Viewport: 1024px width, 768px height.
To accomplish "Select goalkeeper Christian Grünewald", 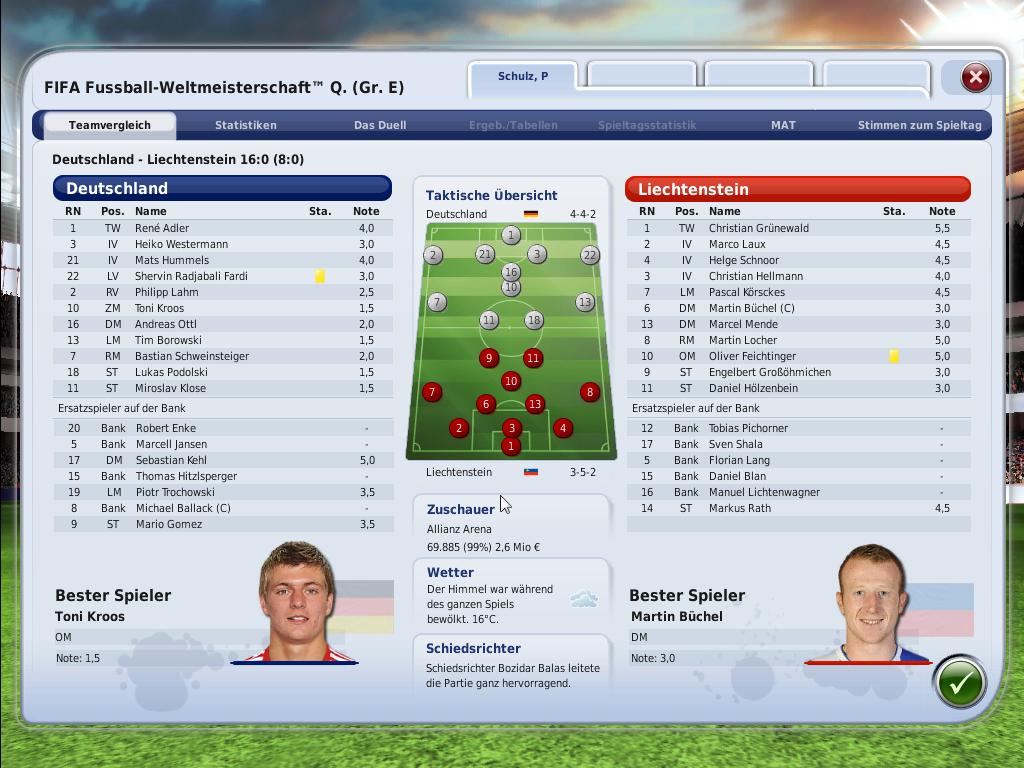I will coord(758,228).
